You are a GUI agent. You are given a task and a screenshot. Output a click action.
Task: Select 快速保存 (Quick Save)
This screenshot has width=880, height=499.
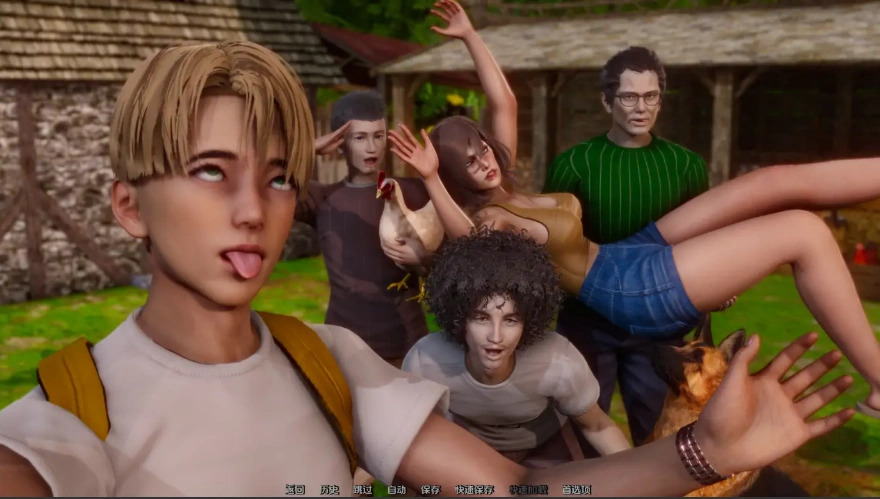(474, 490)
